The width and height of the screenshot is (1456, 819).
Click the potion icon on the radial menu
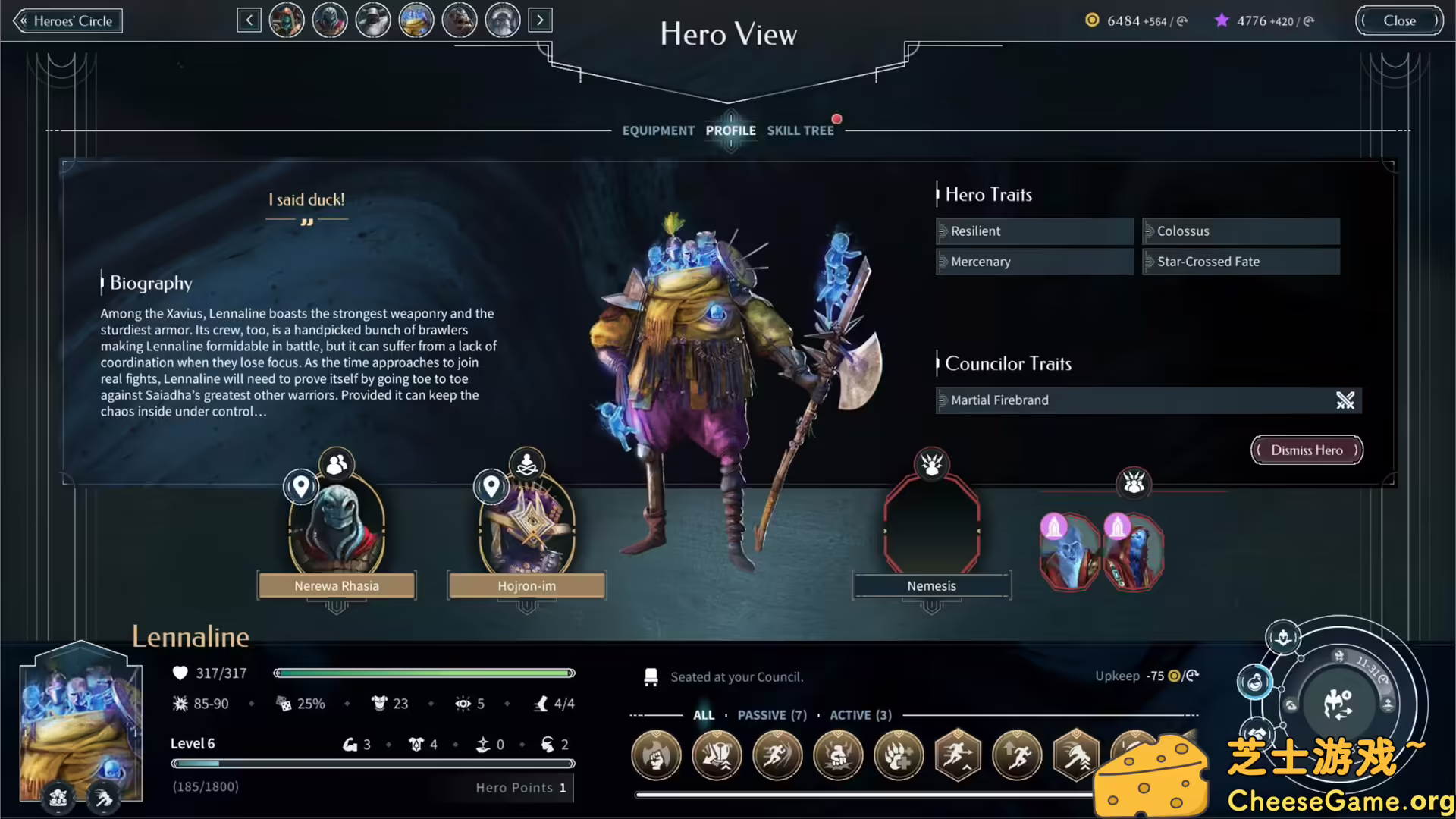pos(1256,682)
